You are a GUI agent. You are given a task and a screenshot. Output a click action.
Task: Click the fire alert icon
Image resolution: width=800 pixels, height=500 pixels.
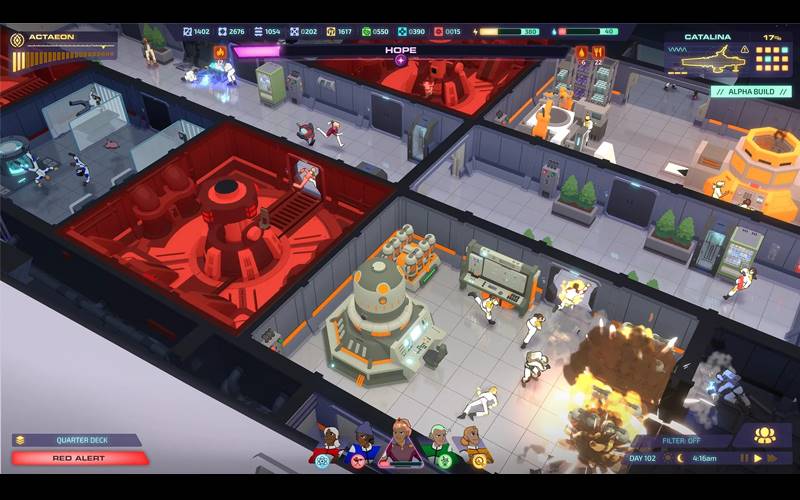(x=583, y=52)
